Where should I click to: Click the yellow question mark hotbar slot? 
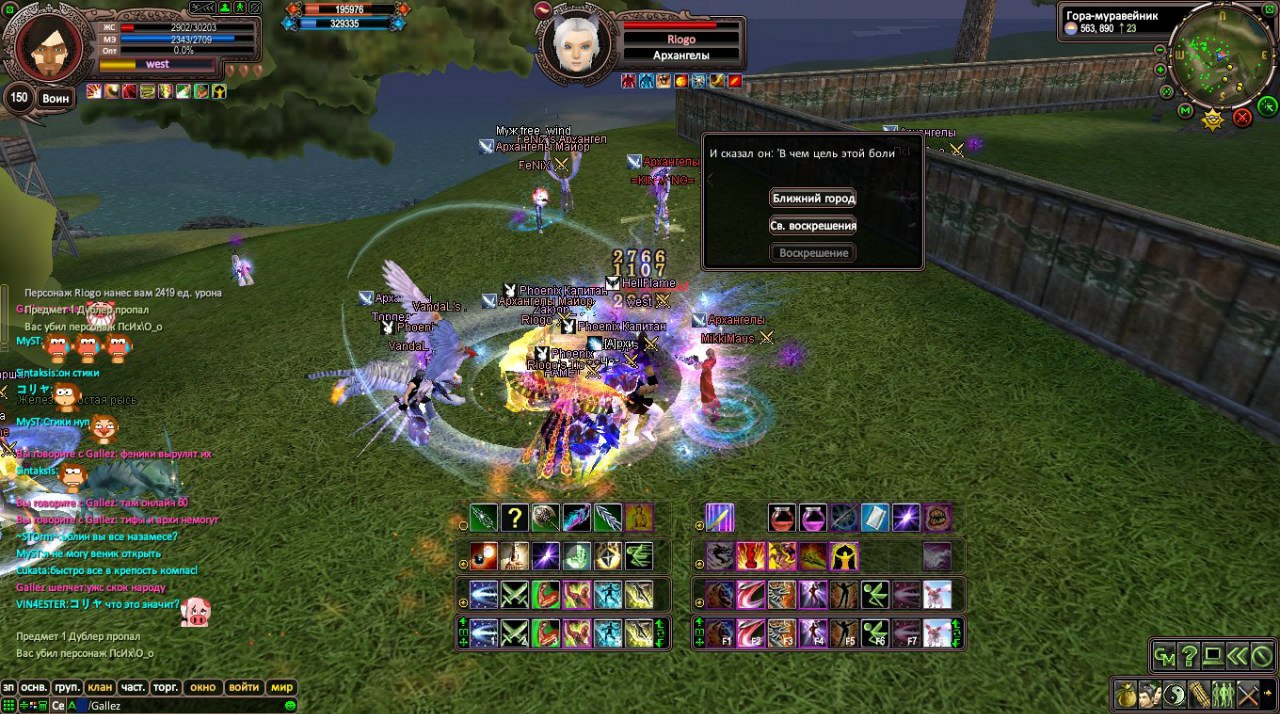pos(514,518)
